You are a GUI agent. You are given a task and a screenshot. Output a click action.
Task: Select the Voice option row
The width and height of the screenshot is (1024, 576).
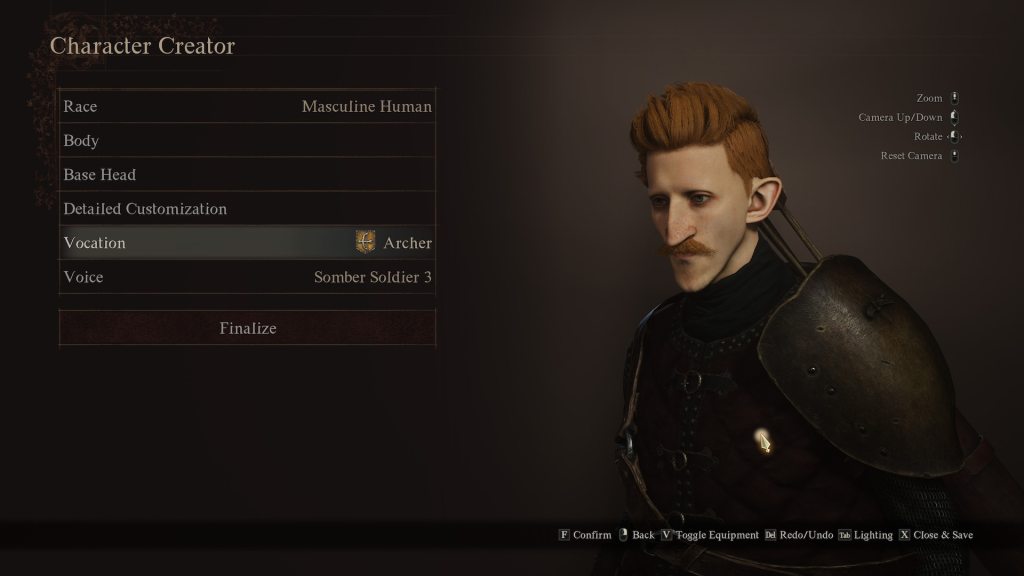coord(247,277)
